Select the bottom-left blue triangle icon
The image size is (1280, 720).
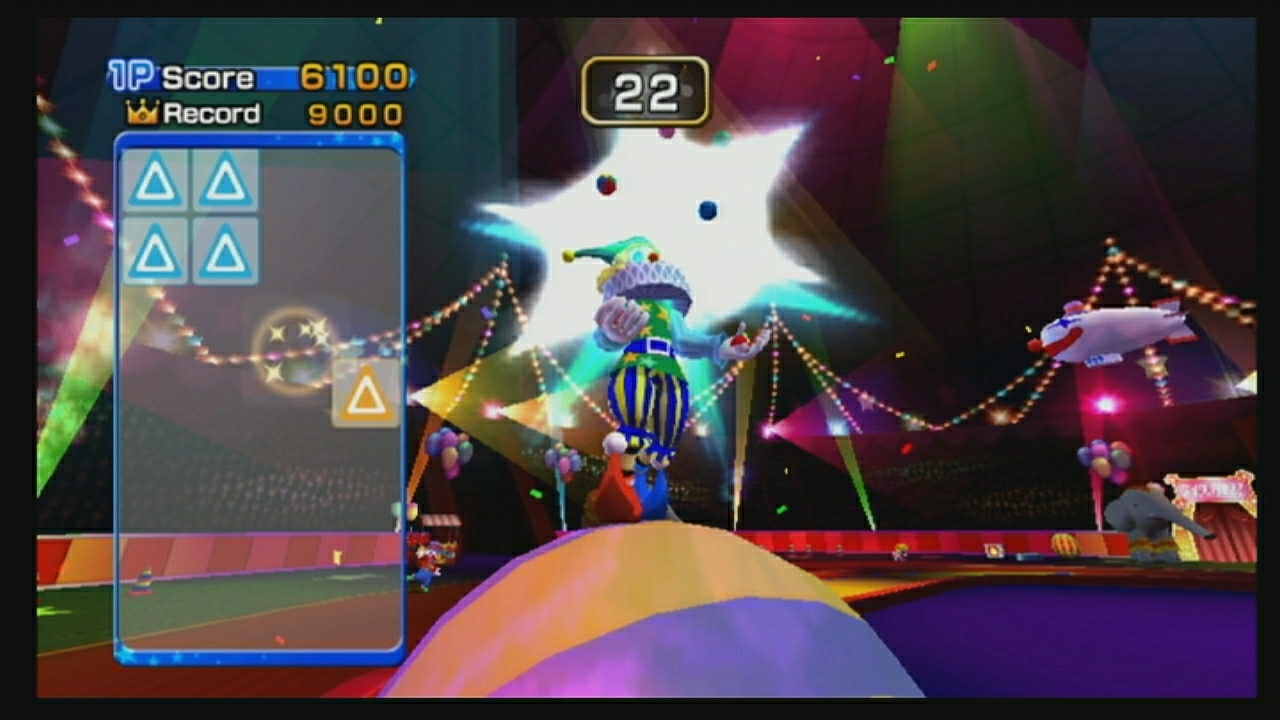(x=155, y=252)
